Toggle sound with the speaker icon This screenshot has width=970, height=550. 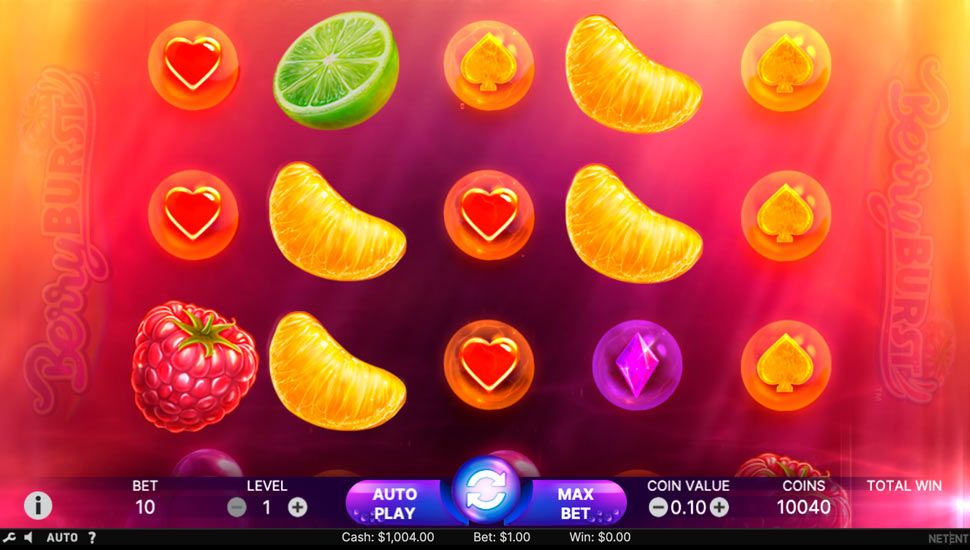(28, 538)
